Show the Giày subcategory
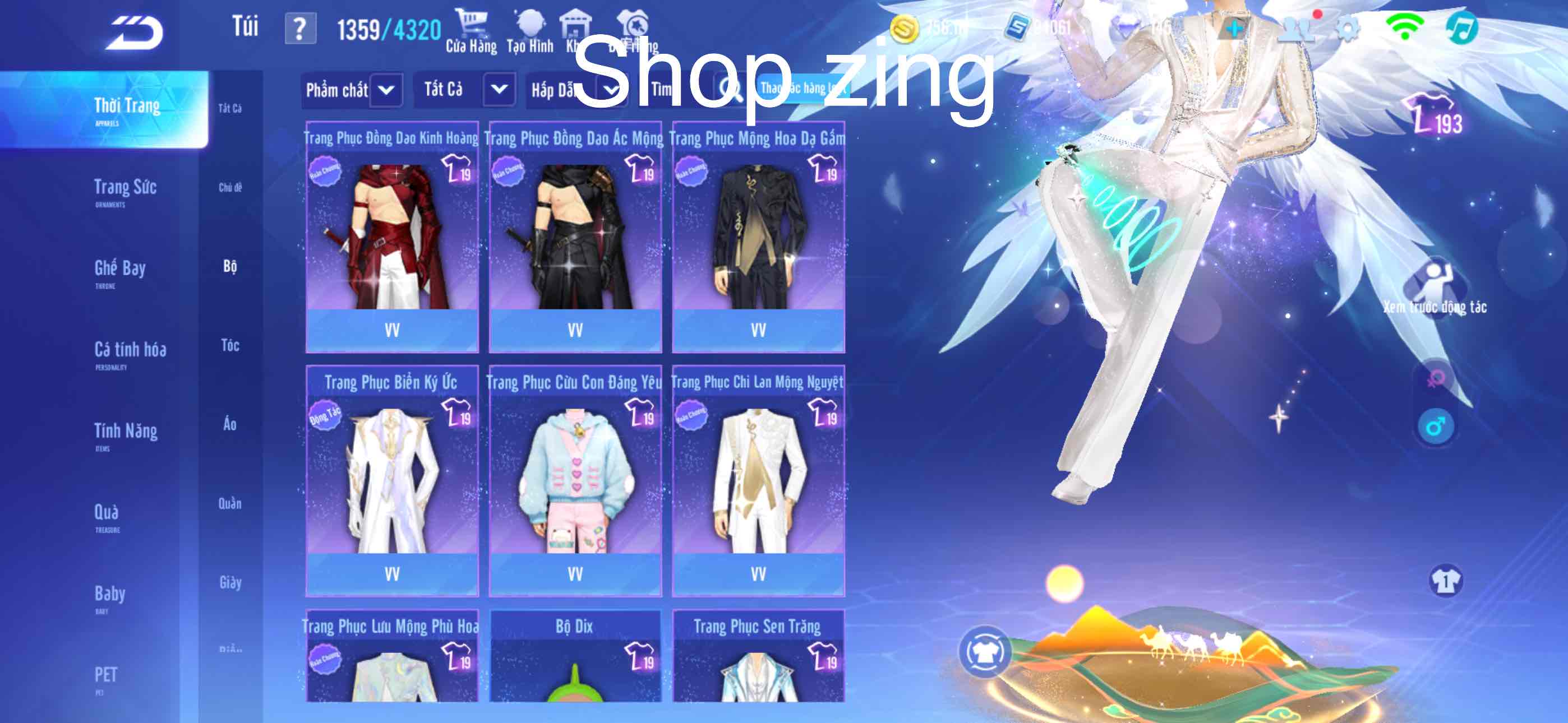 [230, 582]
